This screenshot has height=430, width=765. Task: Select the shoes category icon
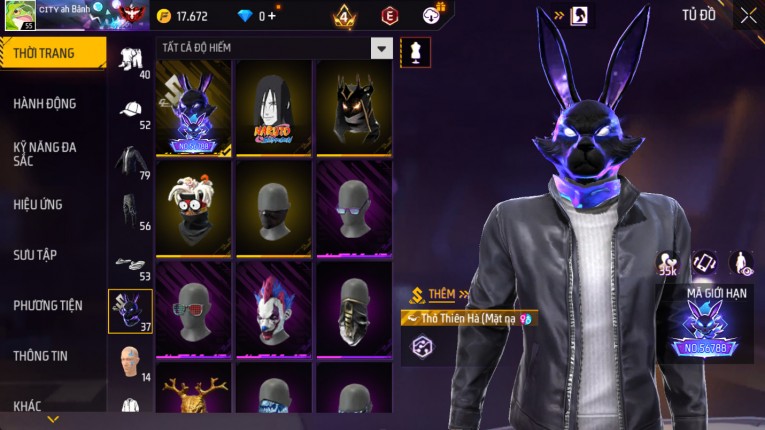130,264
